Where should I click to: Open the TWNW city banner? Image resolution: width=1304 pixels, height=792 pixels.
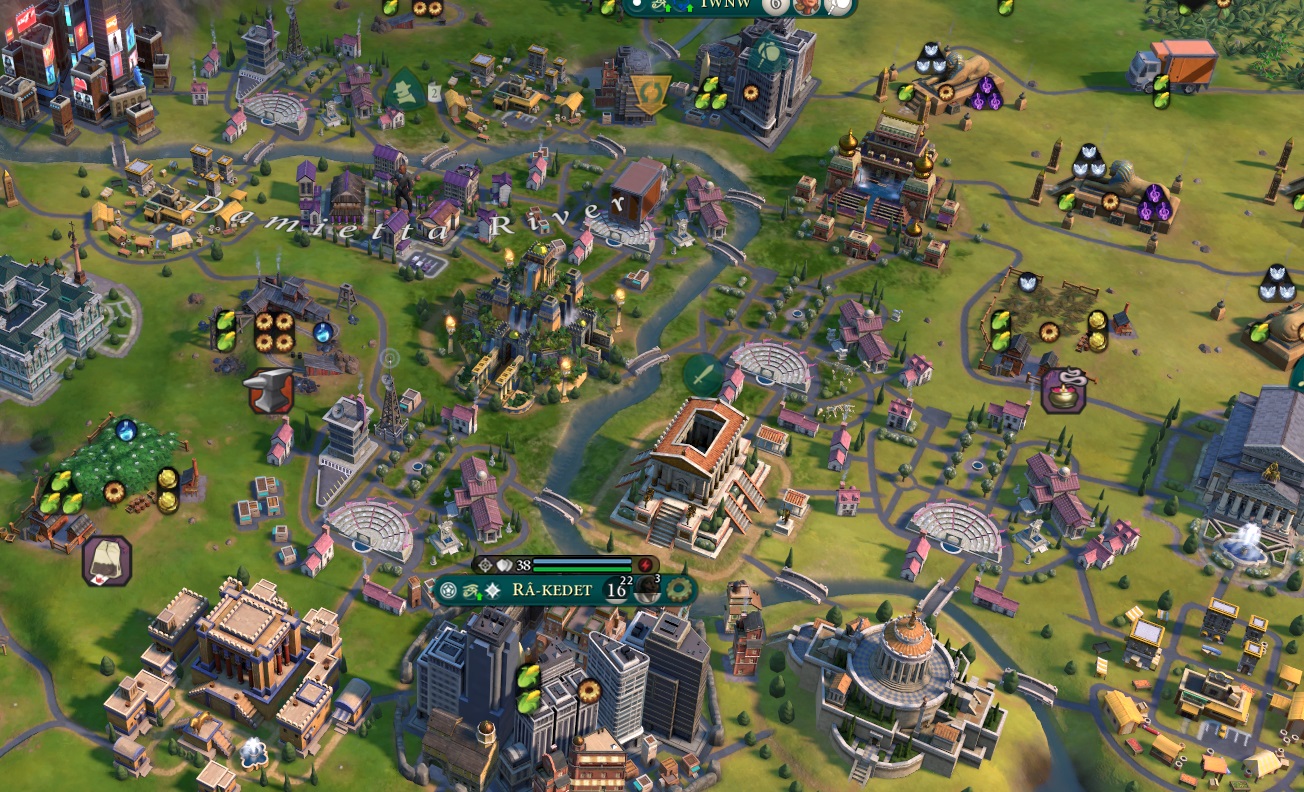[x=726, y=5]
